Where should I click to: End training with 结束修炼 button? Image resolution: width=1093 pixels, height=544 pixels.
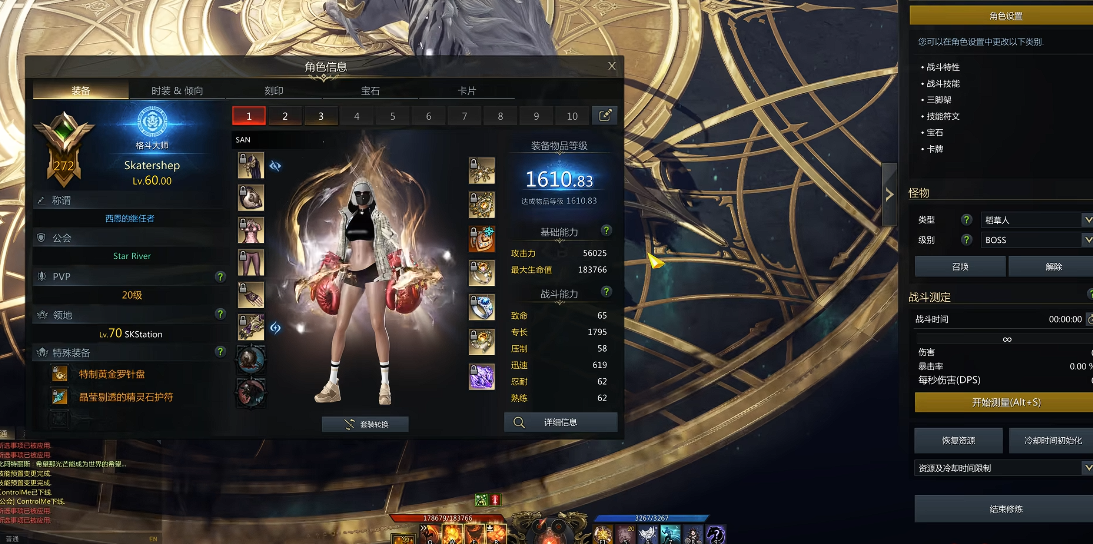tap(1004, 509)
